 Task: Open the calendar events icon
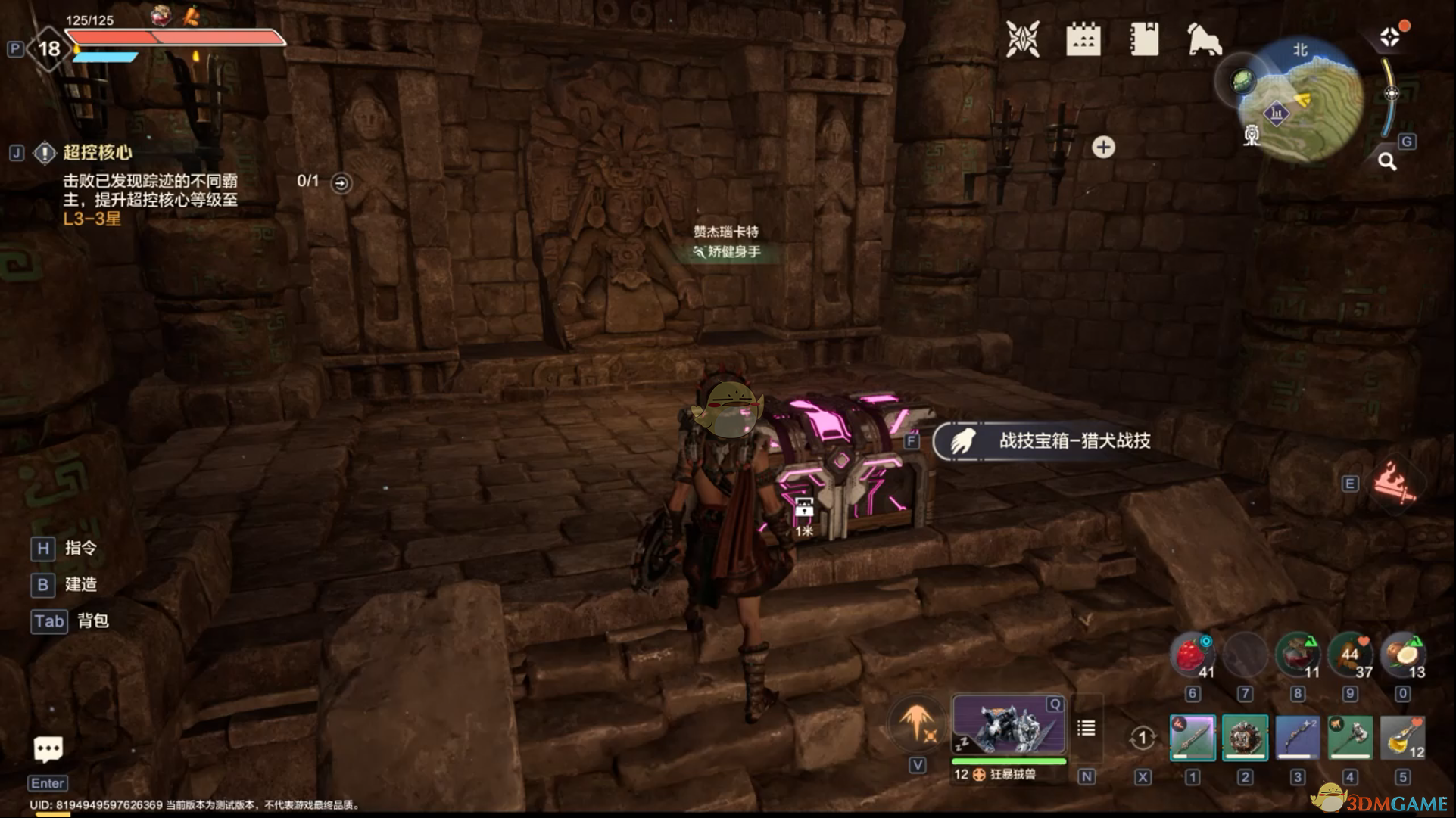pos(1083,39)
